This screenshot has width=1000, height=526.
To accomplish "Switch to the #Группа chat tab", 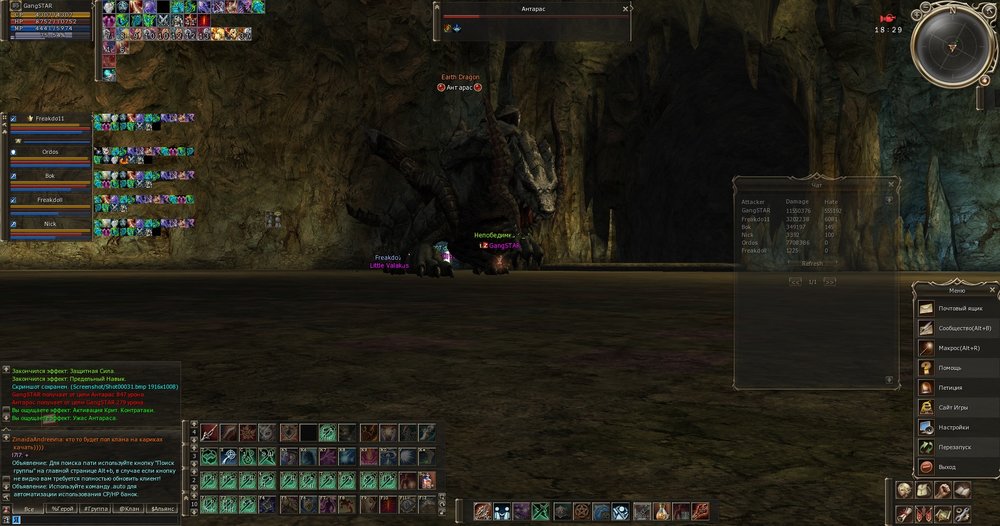I will tap(96, 509).
